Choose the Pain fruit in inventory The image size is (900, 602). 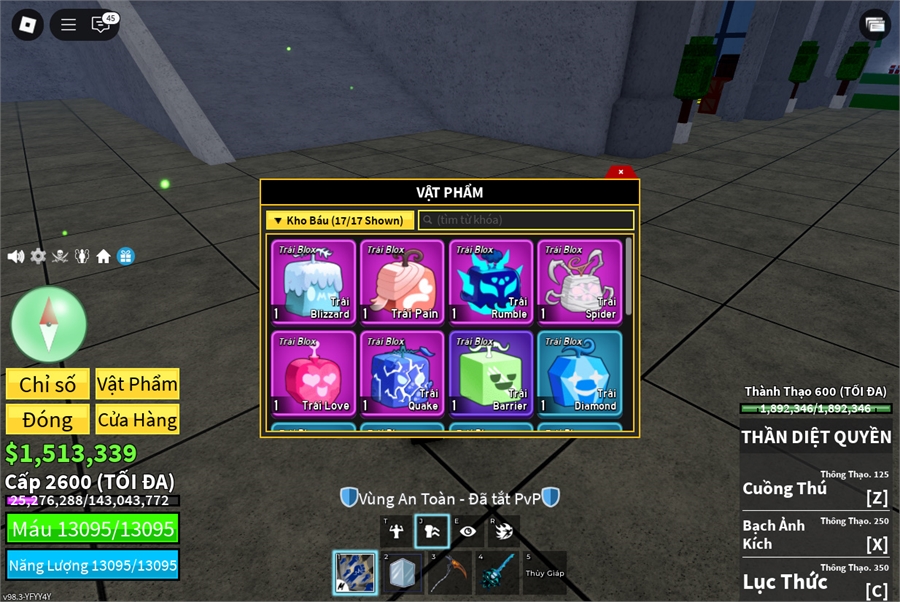coord(401,282)
